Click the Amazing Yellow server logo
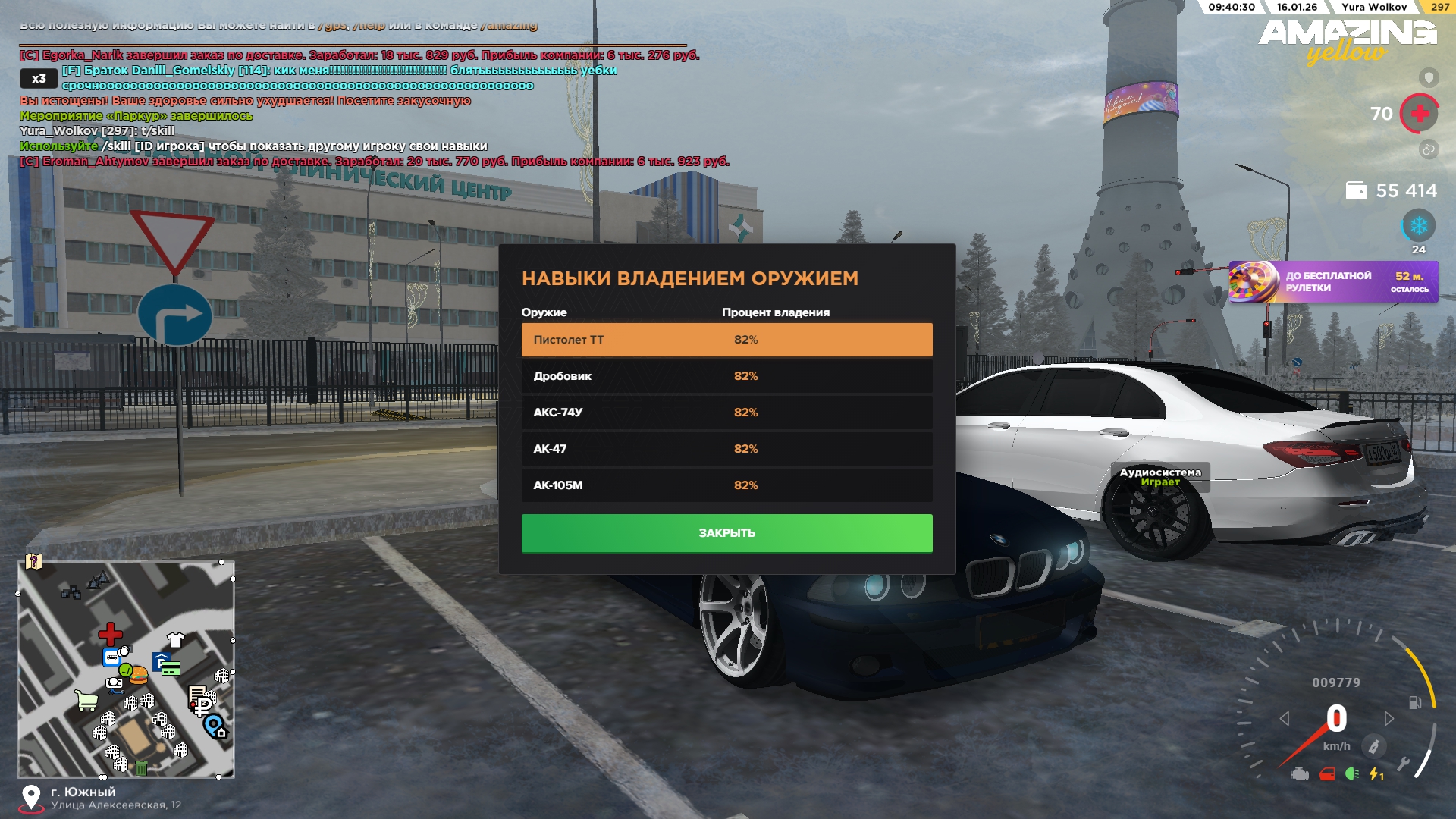This screenshot has width=1456, height=819. [1348, 41]
